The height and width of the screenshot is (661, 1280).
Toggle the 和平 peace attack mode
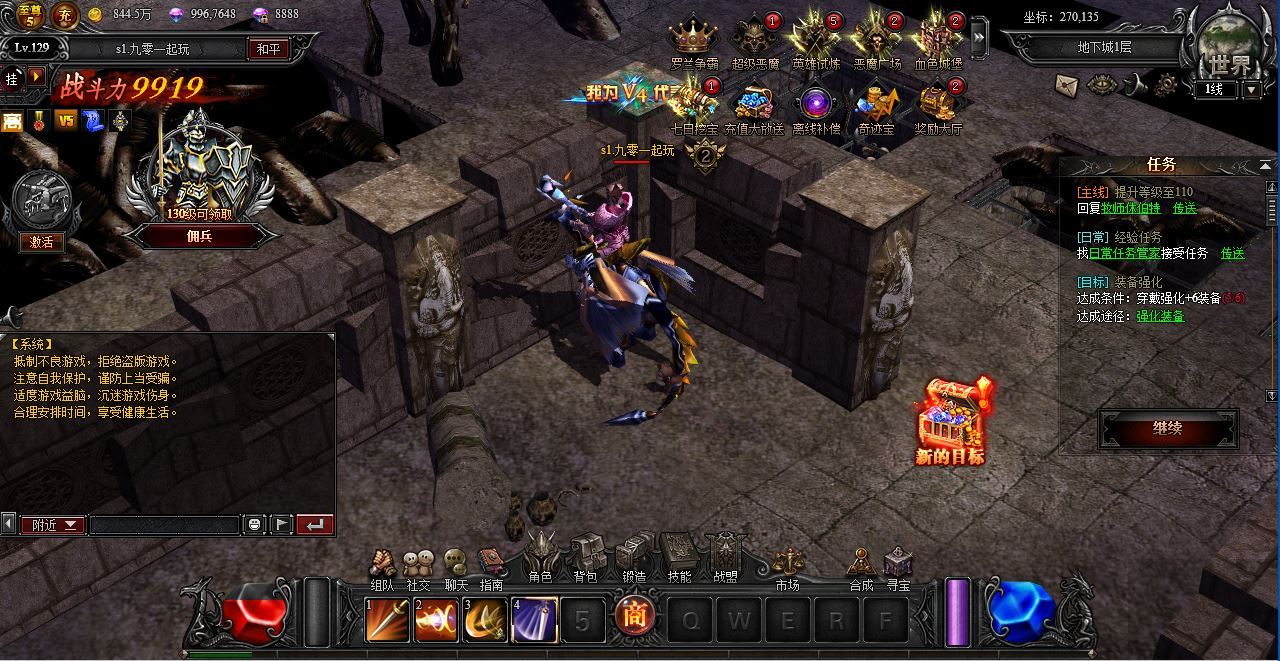(x=268, y=49)
